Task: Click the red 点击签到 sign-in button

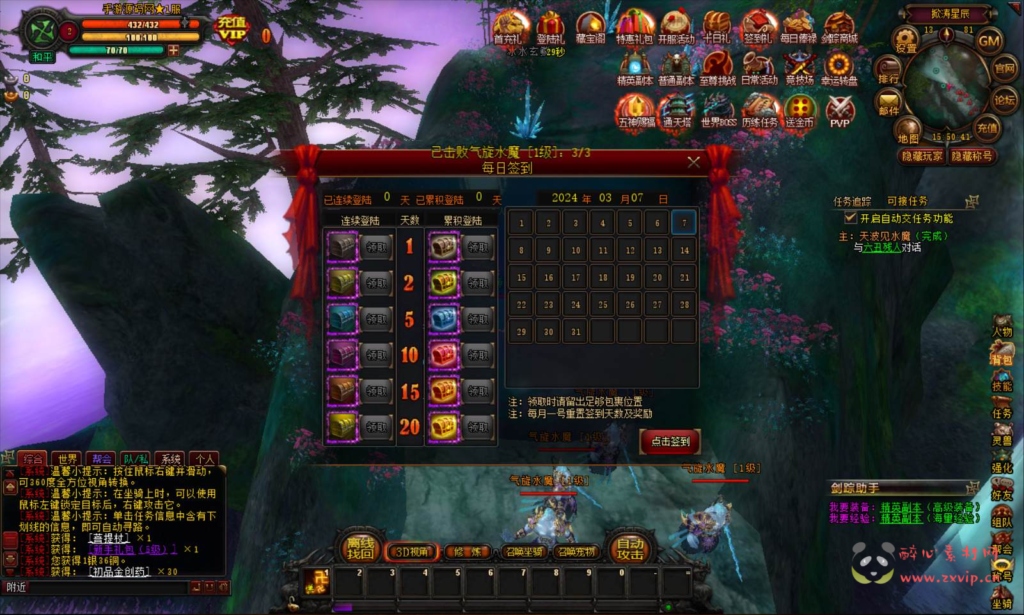Action: click(669, 441)
